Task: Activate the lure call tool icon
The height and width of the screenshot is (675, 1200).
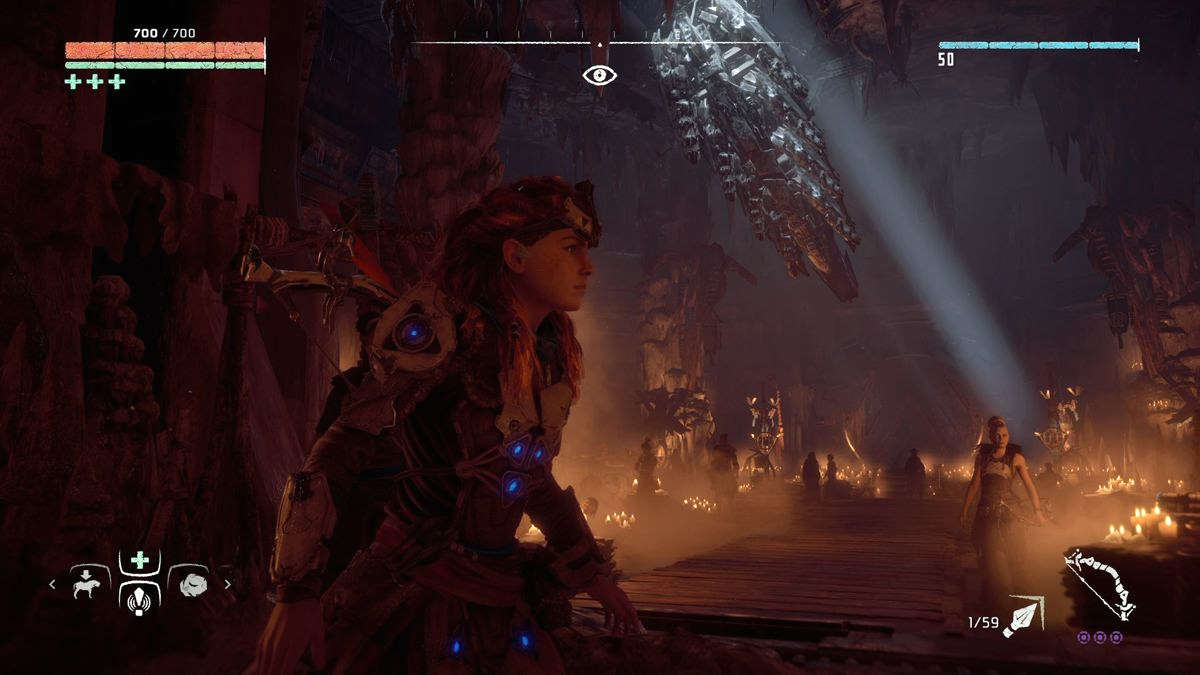Action: coord(140,600)
